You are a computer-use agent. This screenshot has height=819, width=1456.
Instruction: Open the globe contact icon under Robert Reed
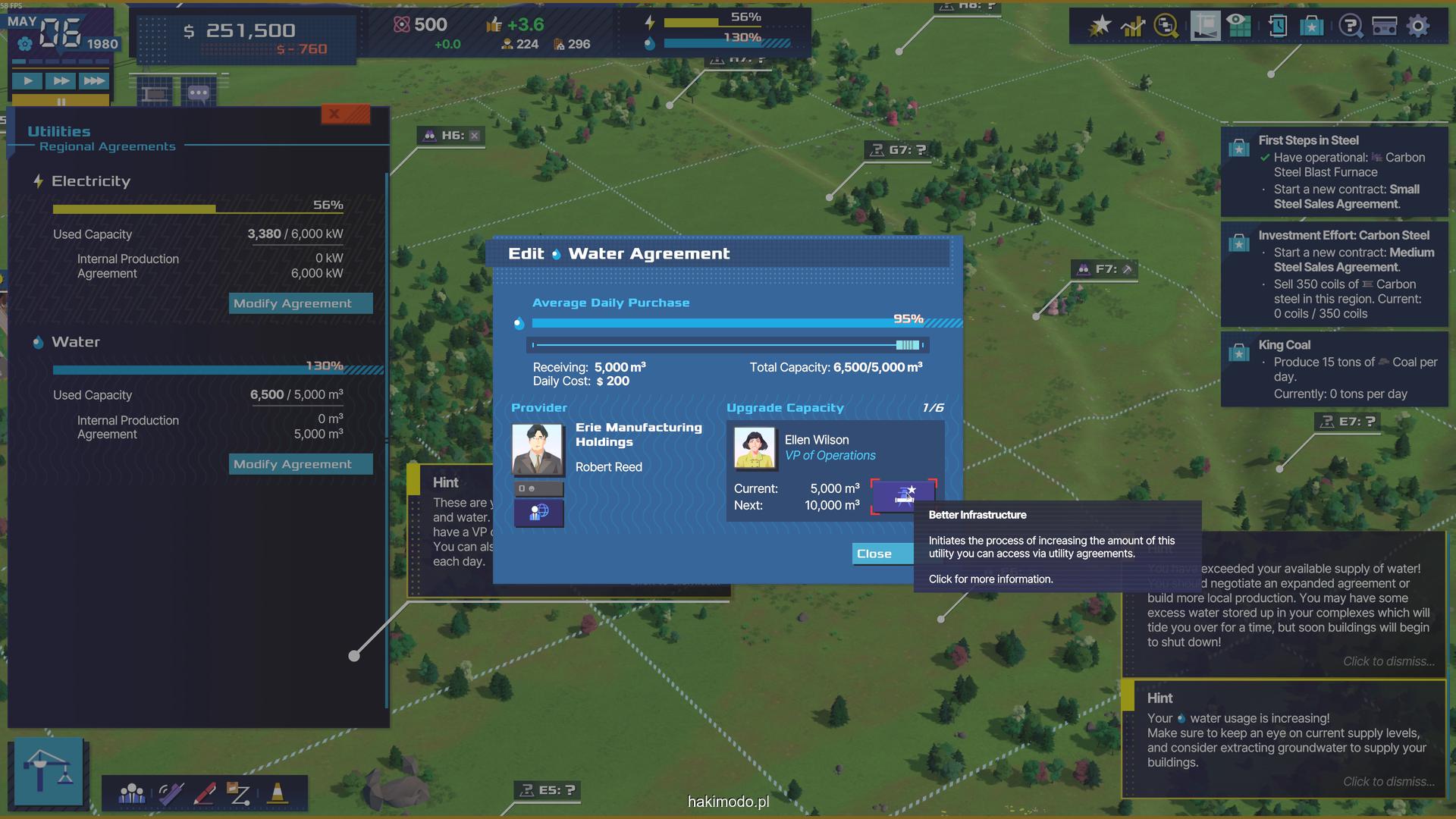538,513
